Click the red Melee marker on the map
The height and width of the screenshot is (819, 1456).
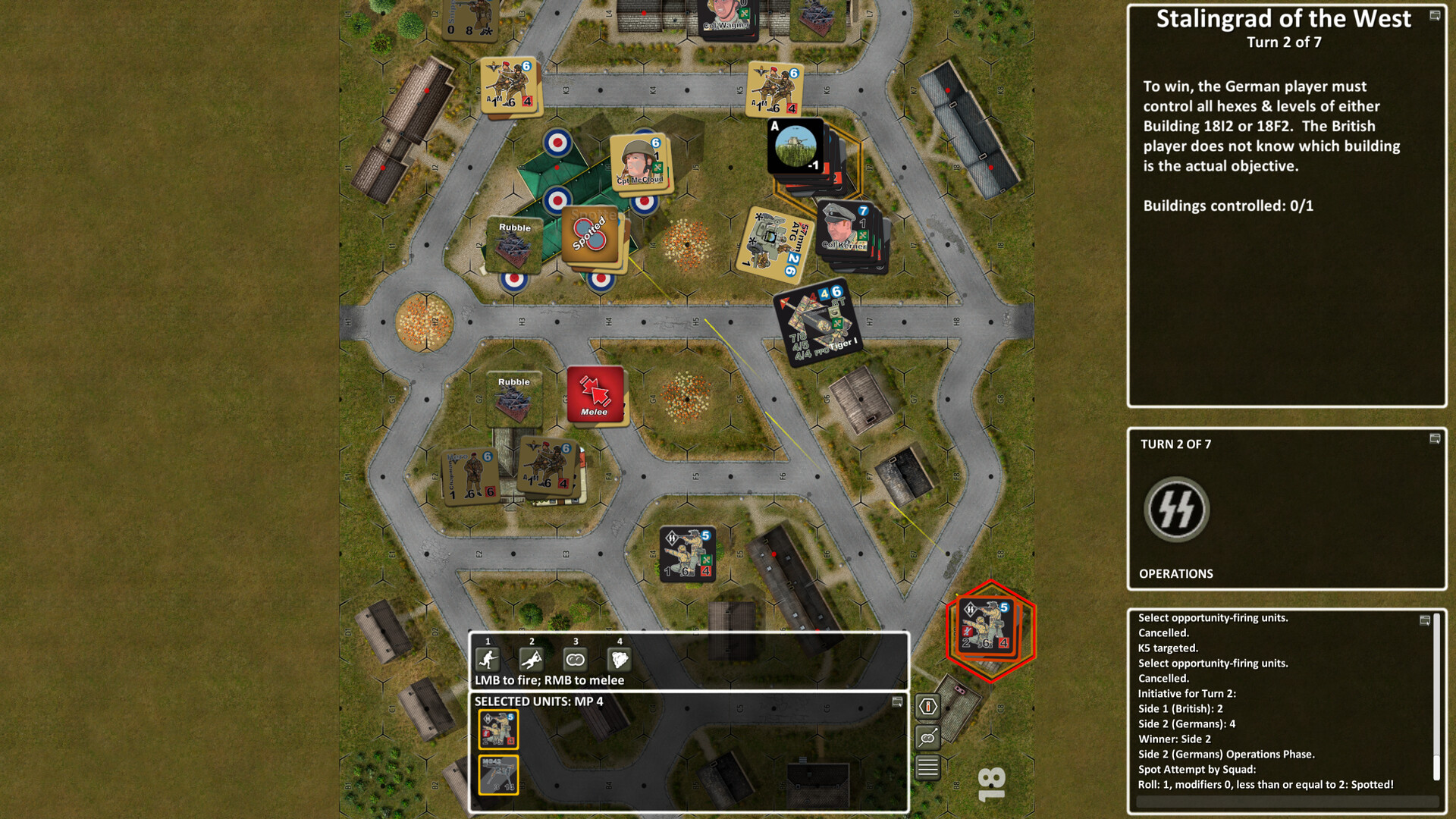point(596,394)
